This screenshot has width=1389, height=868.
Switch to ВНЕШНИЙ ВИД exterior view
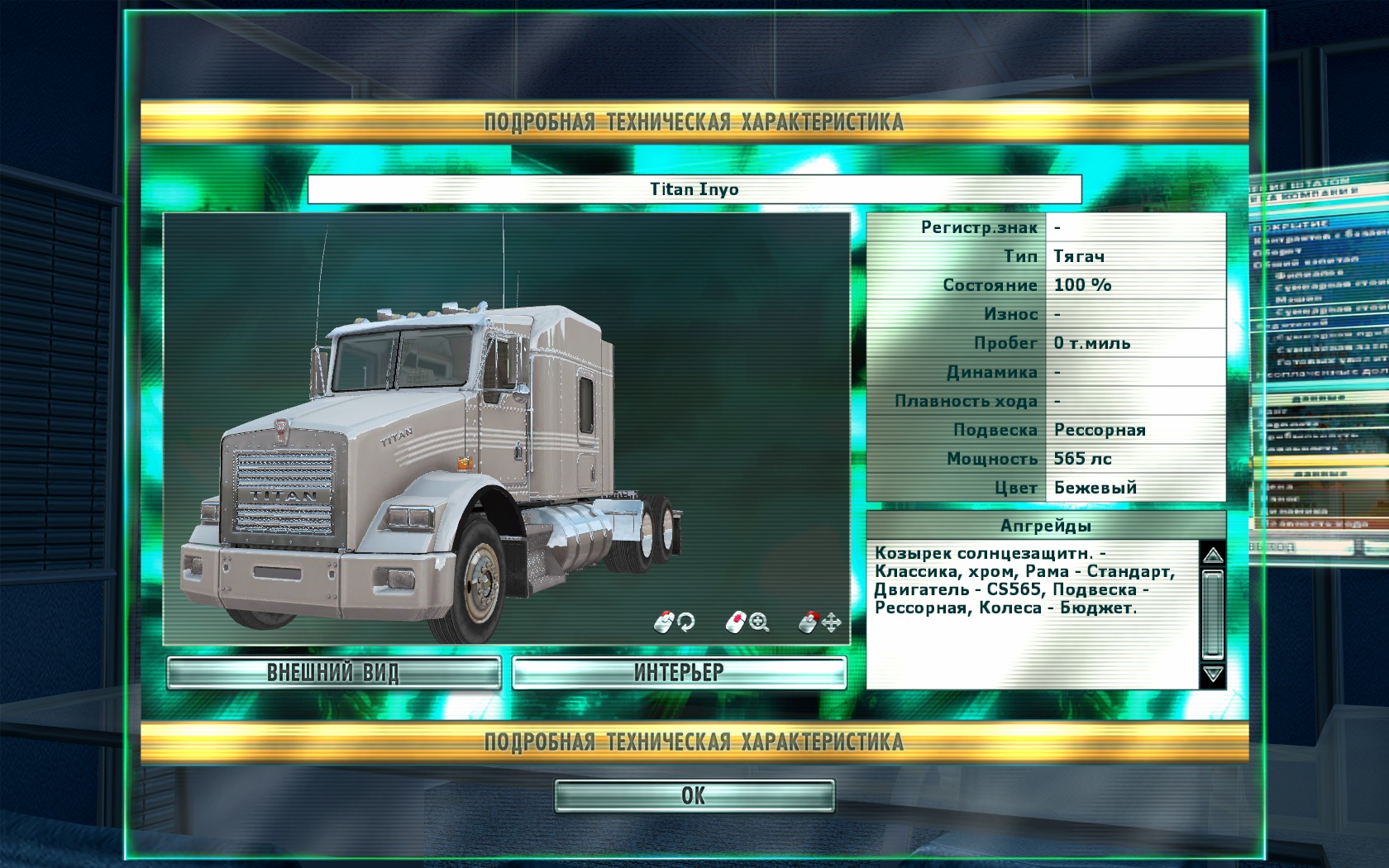point(333,673)
